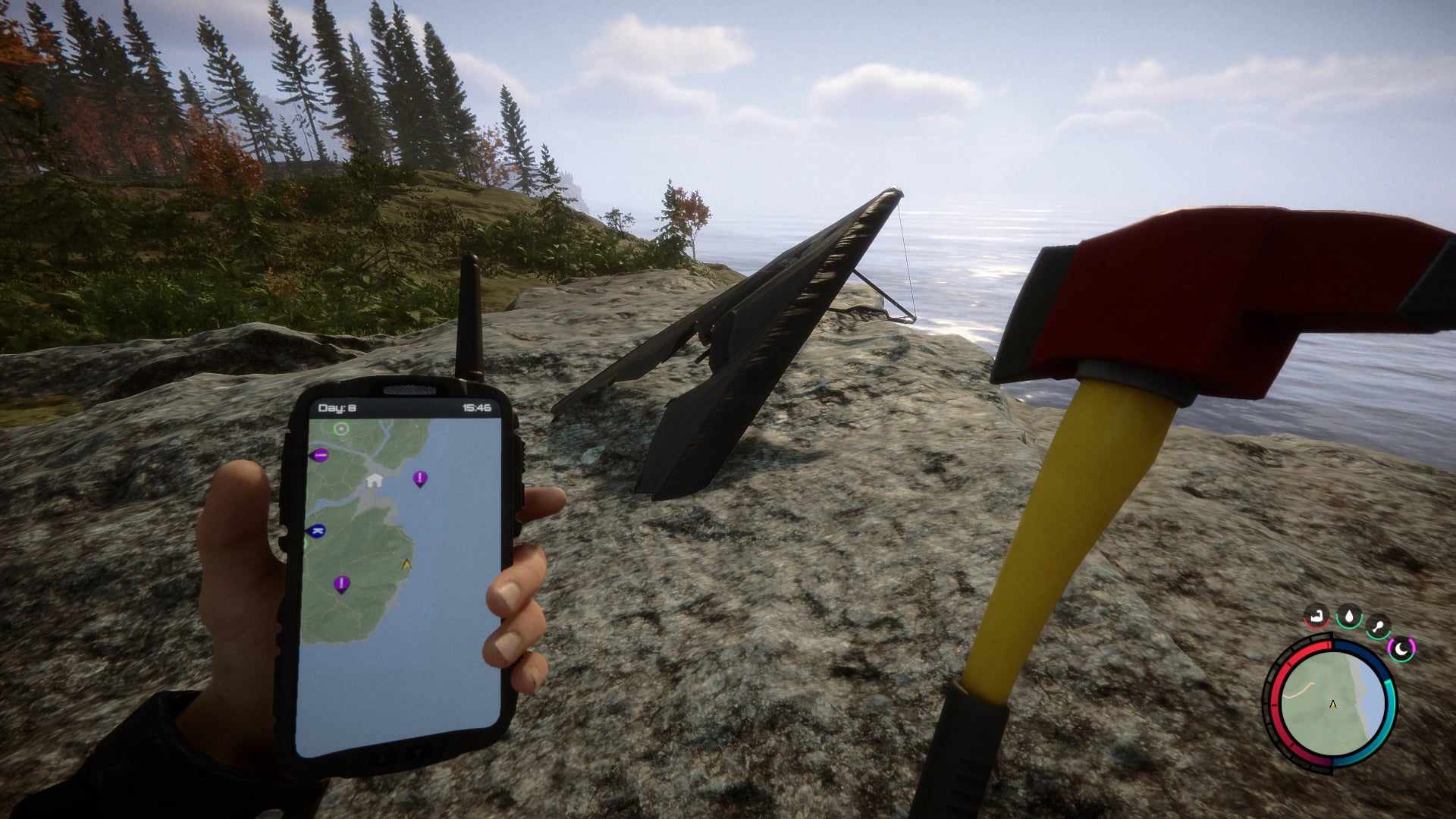
Task: Click the food status icon by the minimap
Action: click(x=1379, y=626)
